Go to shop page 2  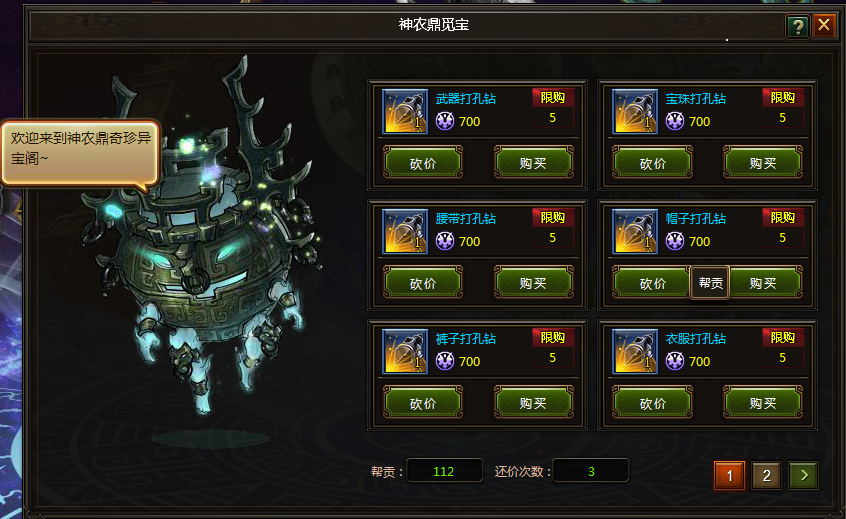coord(767,475)
